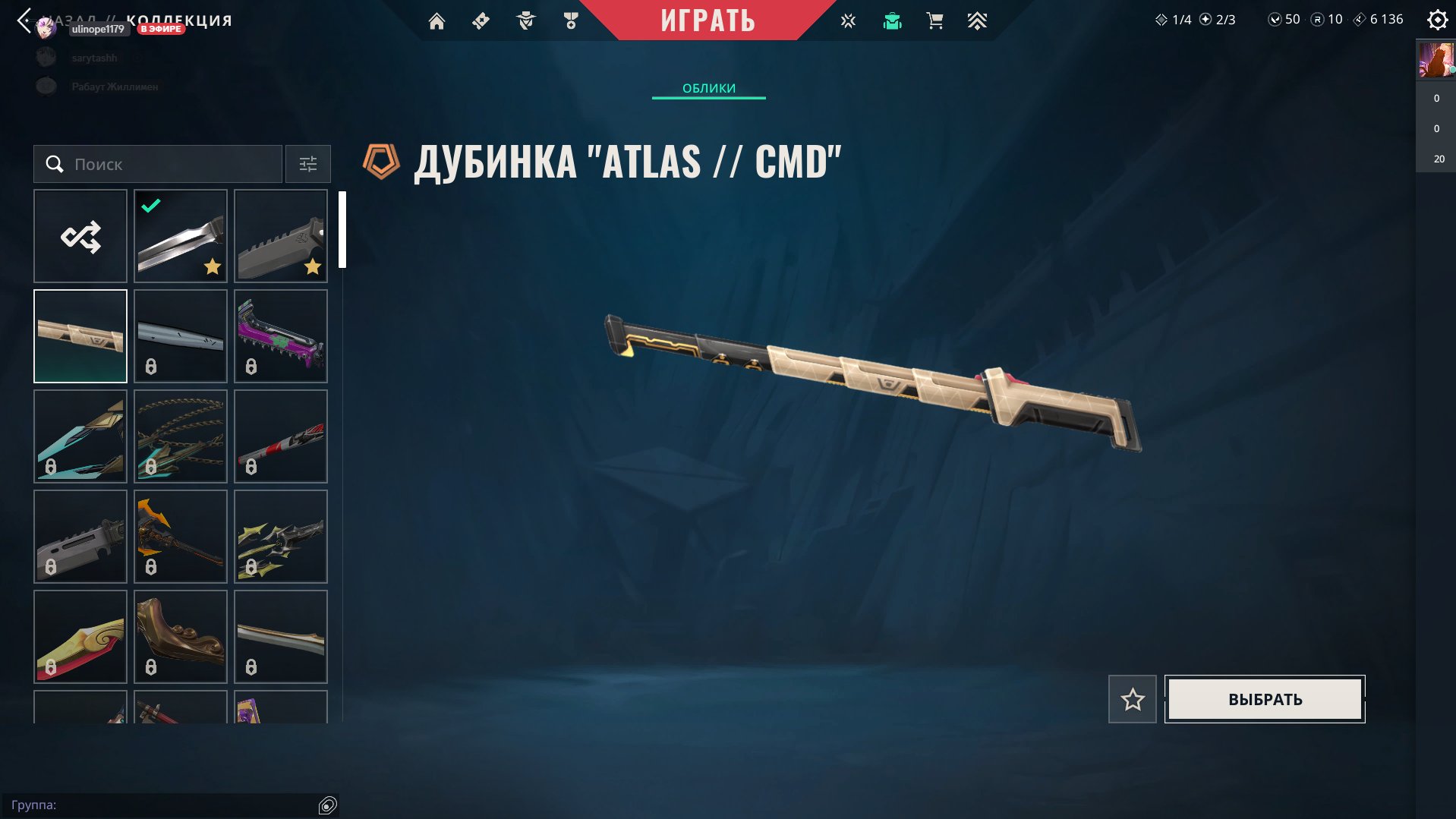Select the random skin shuffle thumbnail
The image size is (1456, 819).
80,236
